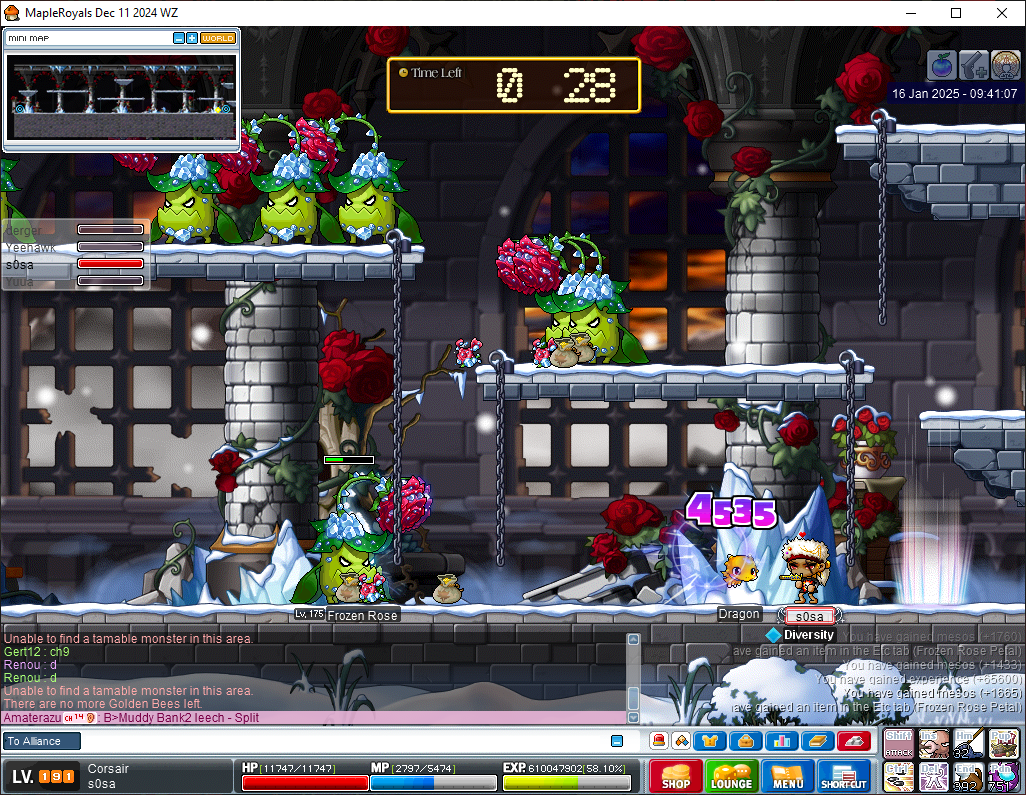Open the blue MENU button
The height and width of the screenshot is (795, 1026).
coord(787,776)
